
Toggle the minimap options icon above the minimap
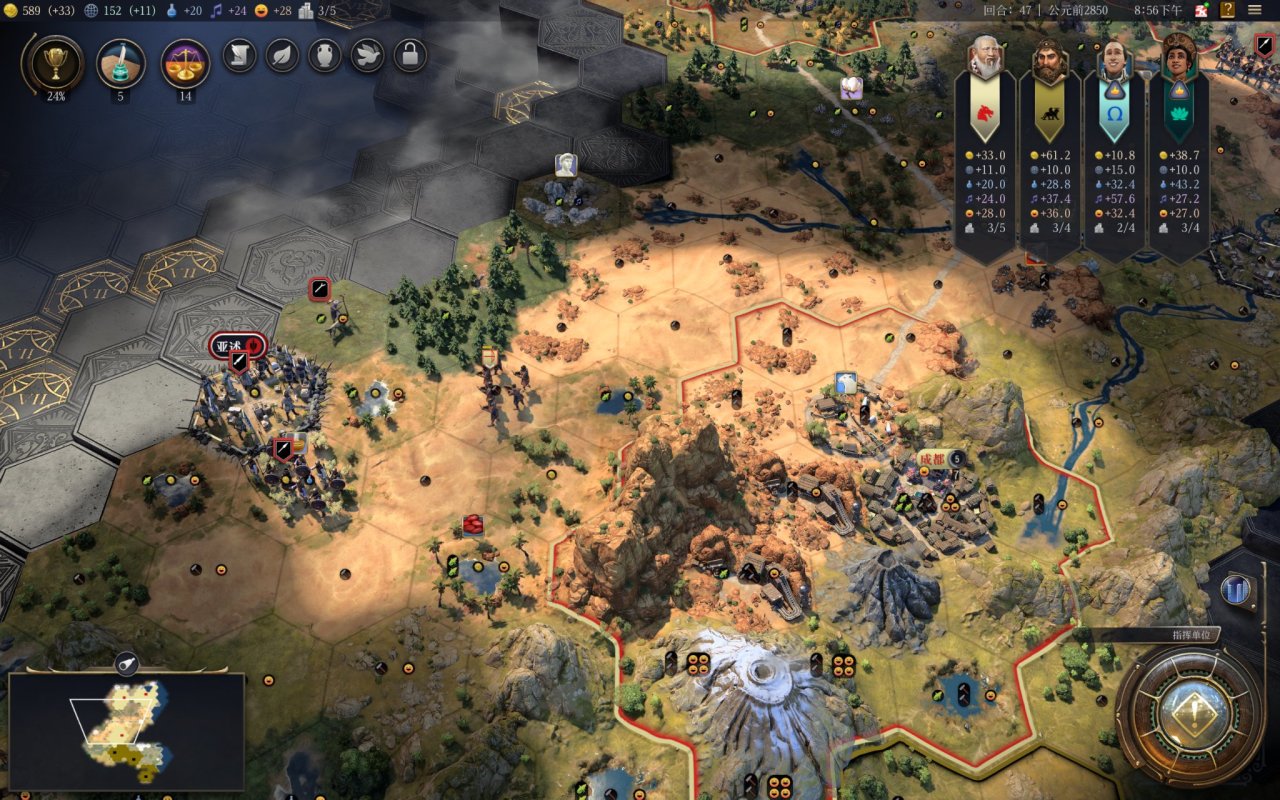tap(127, 662)
